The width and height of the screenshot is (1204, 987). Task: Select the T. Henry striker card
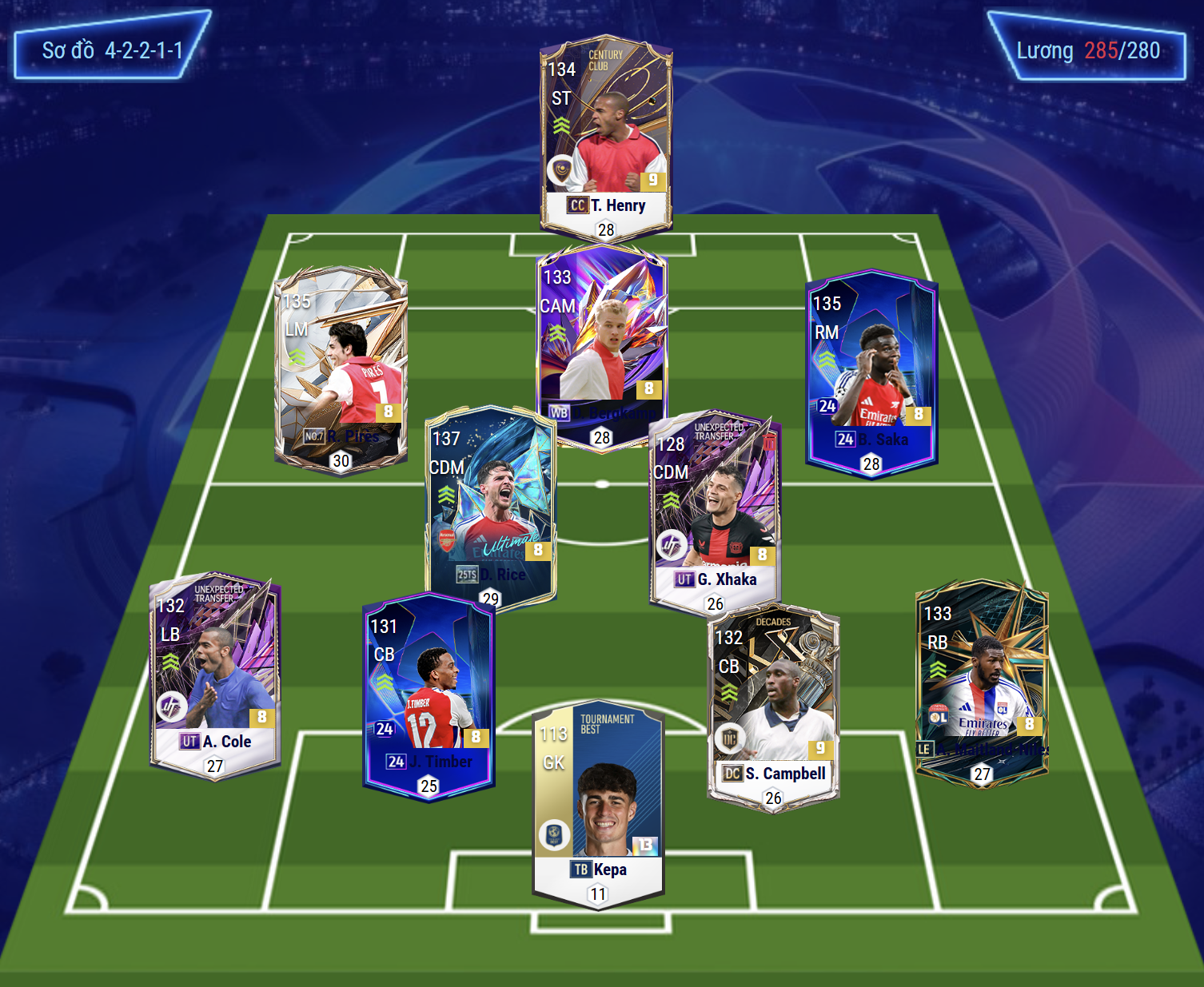coord(606,136)
